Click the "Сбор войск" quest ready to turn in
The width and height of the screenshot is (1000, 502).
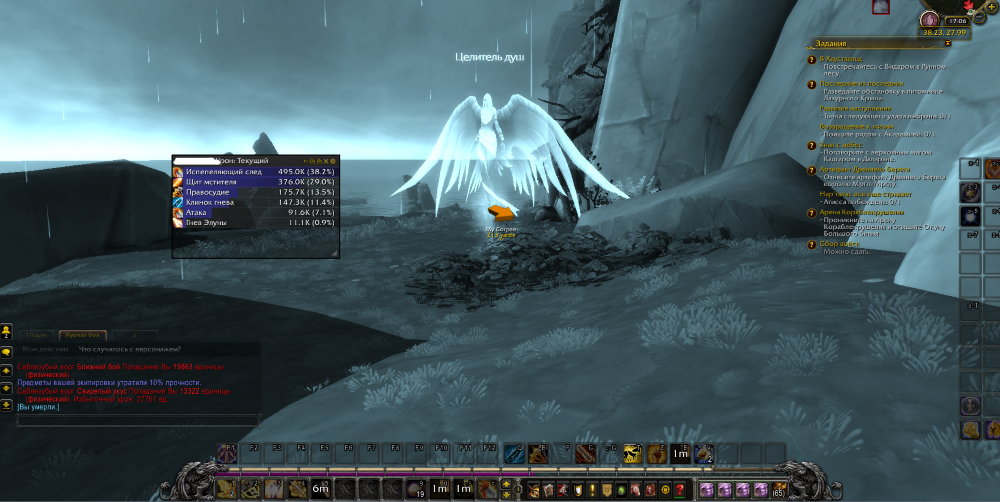click(840, 244)
